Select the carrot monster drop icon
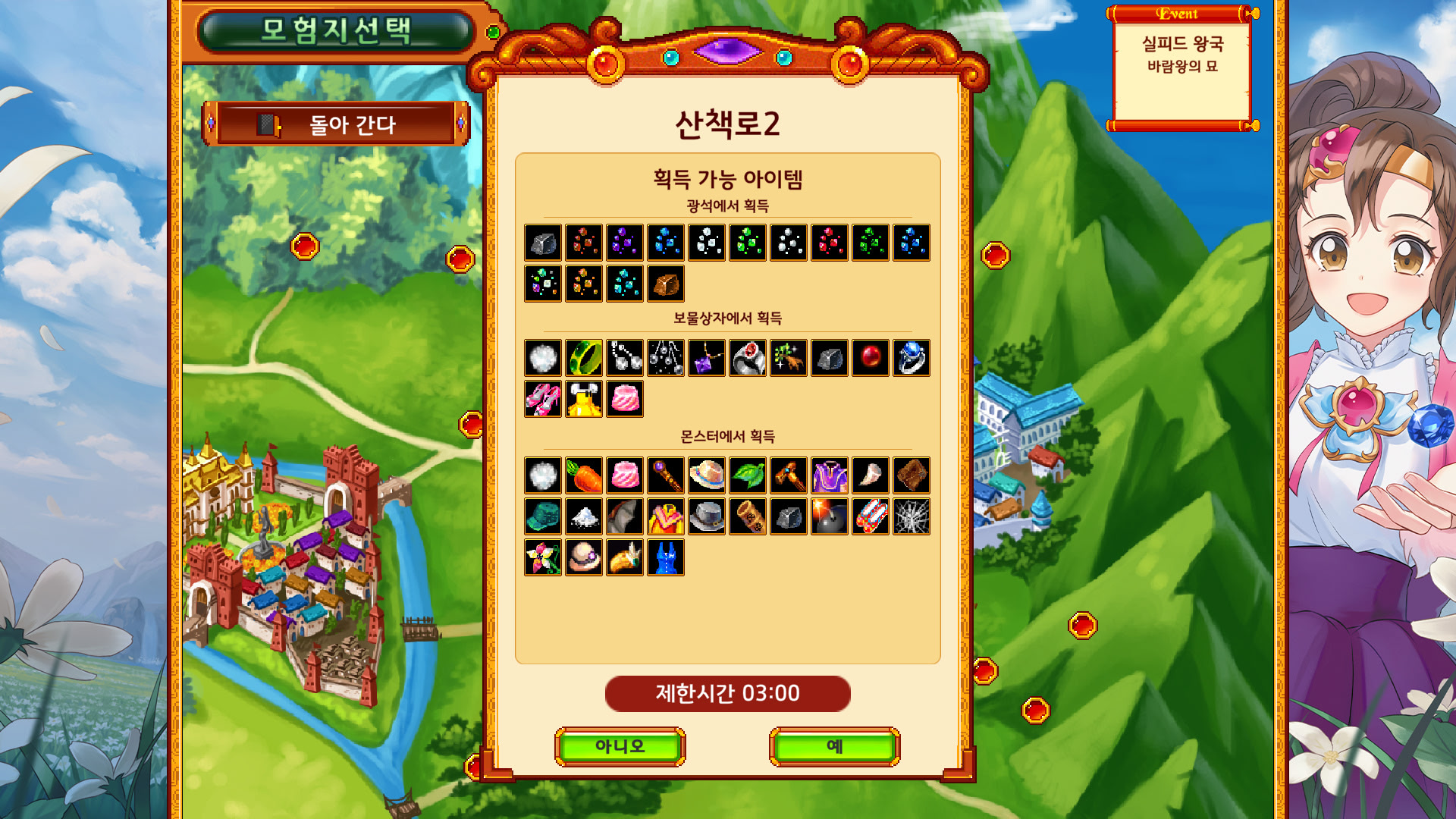 tap(584, 476)
